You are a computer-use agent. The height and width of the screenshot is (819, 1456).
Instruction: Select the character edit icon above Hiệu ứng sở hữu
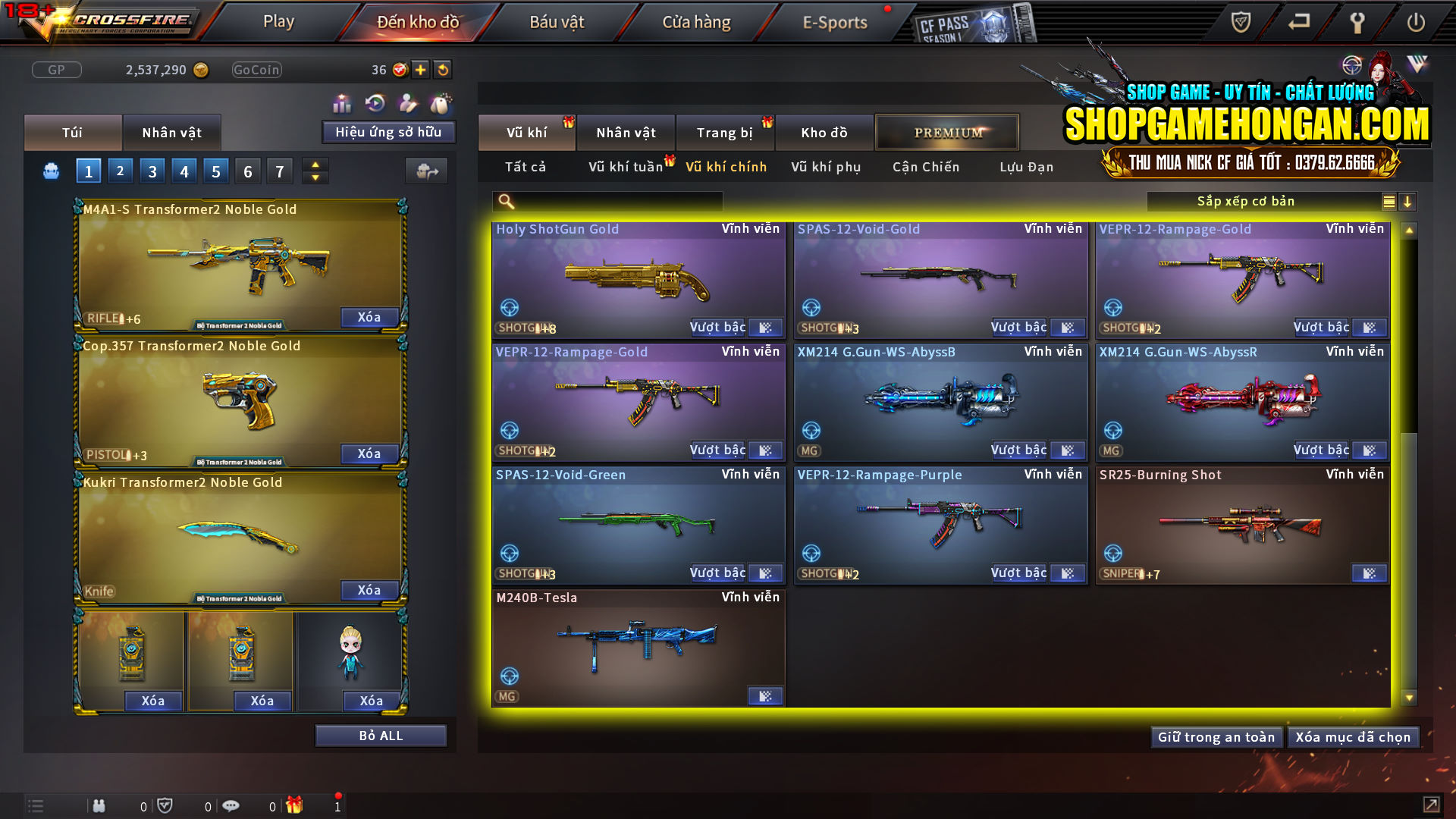(x=408, y=102)
